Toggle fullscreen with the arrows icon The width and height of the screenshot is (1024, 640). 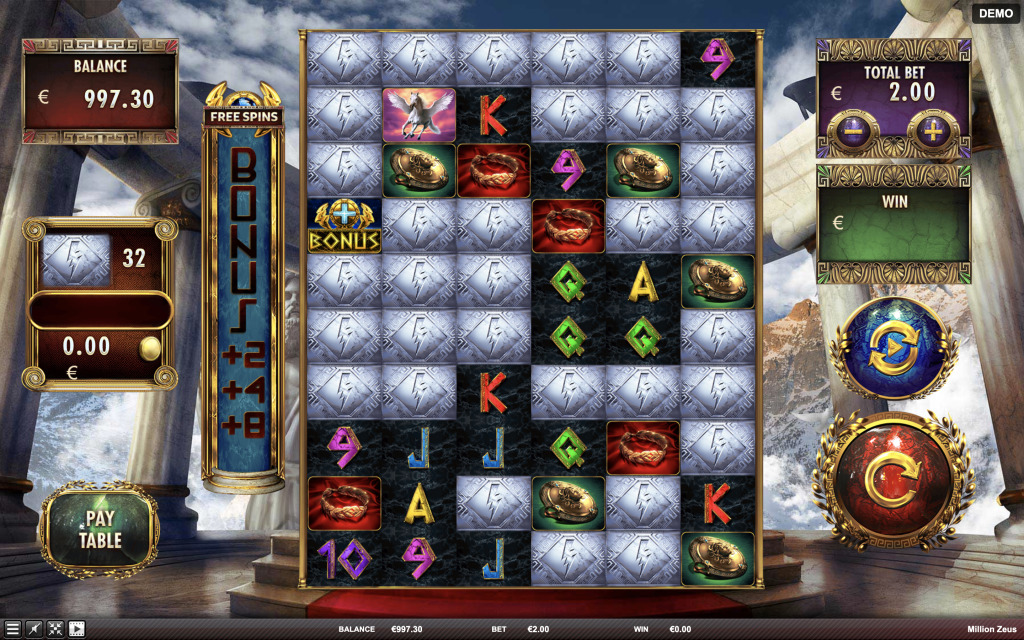click(55, 629)
